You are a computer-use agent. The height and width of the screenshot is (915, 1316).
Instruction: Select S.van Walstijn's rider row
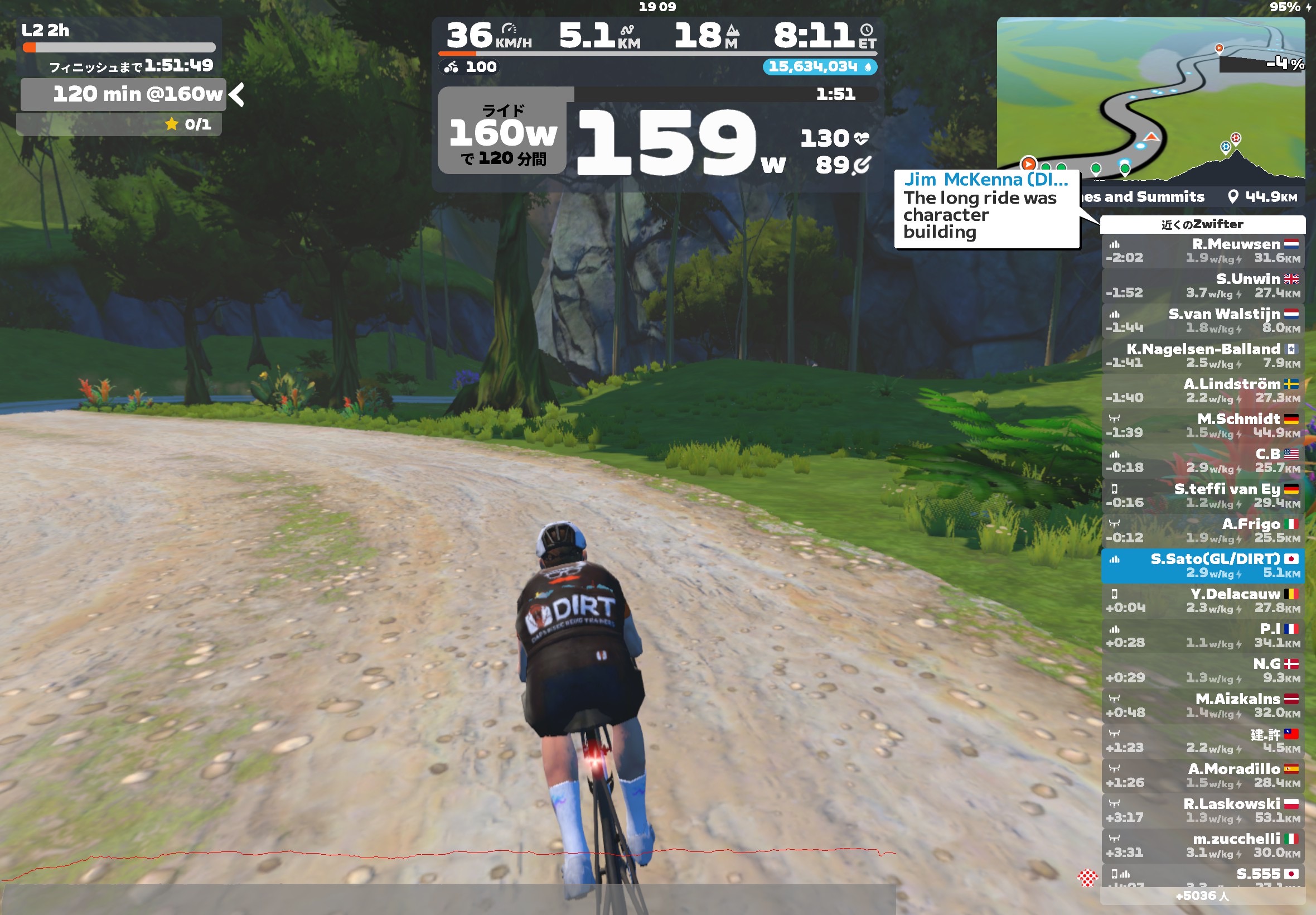click(x=1203, y=321)
